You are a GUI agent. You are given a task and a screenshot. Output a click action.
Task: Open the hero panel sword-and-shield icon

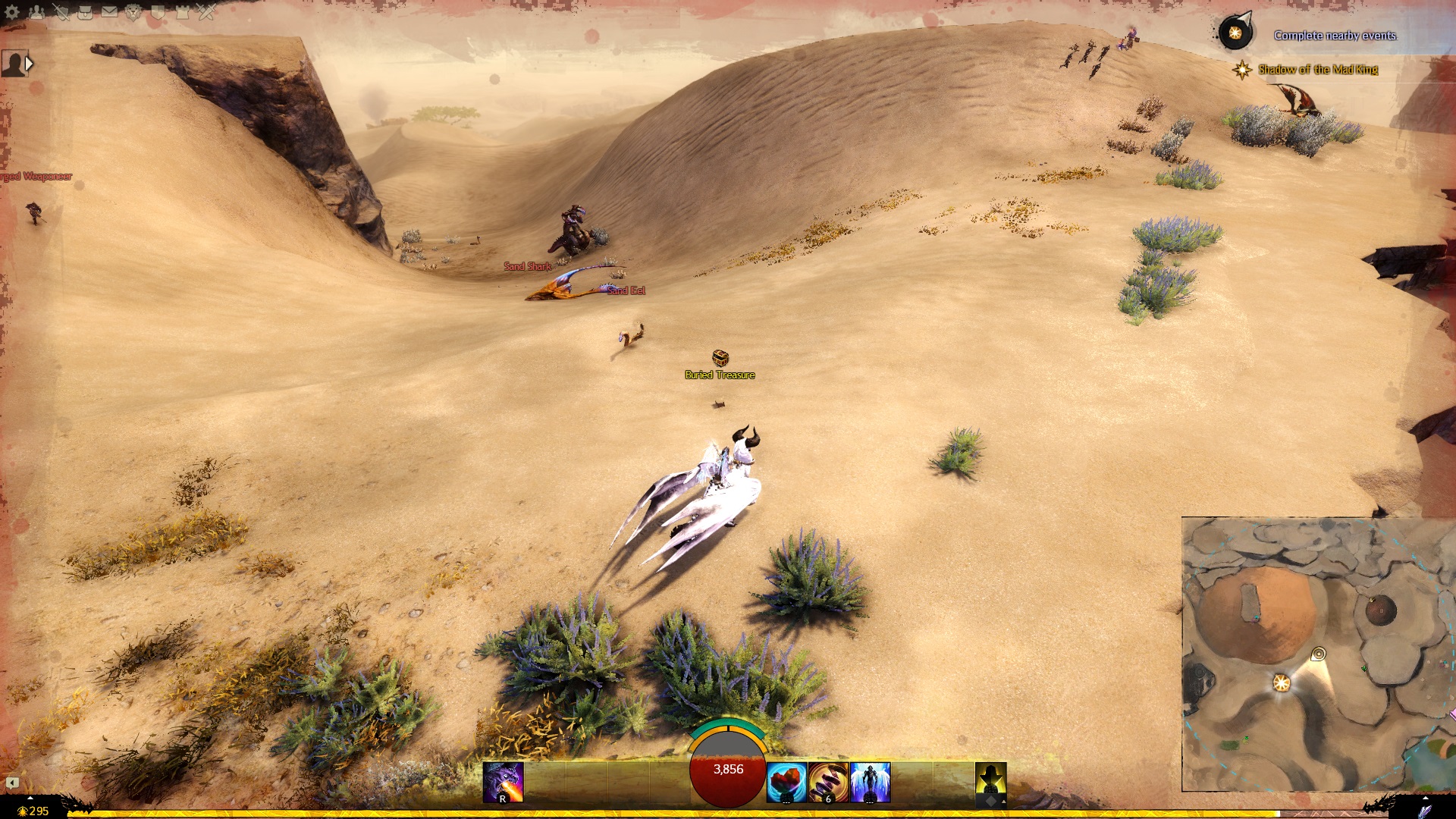[61, 11]
